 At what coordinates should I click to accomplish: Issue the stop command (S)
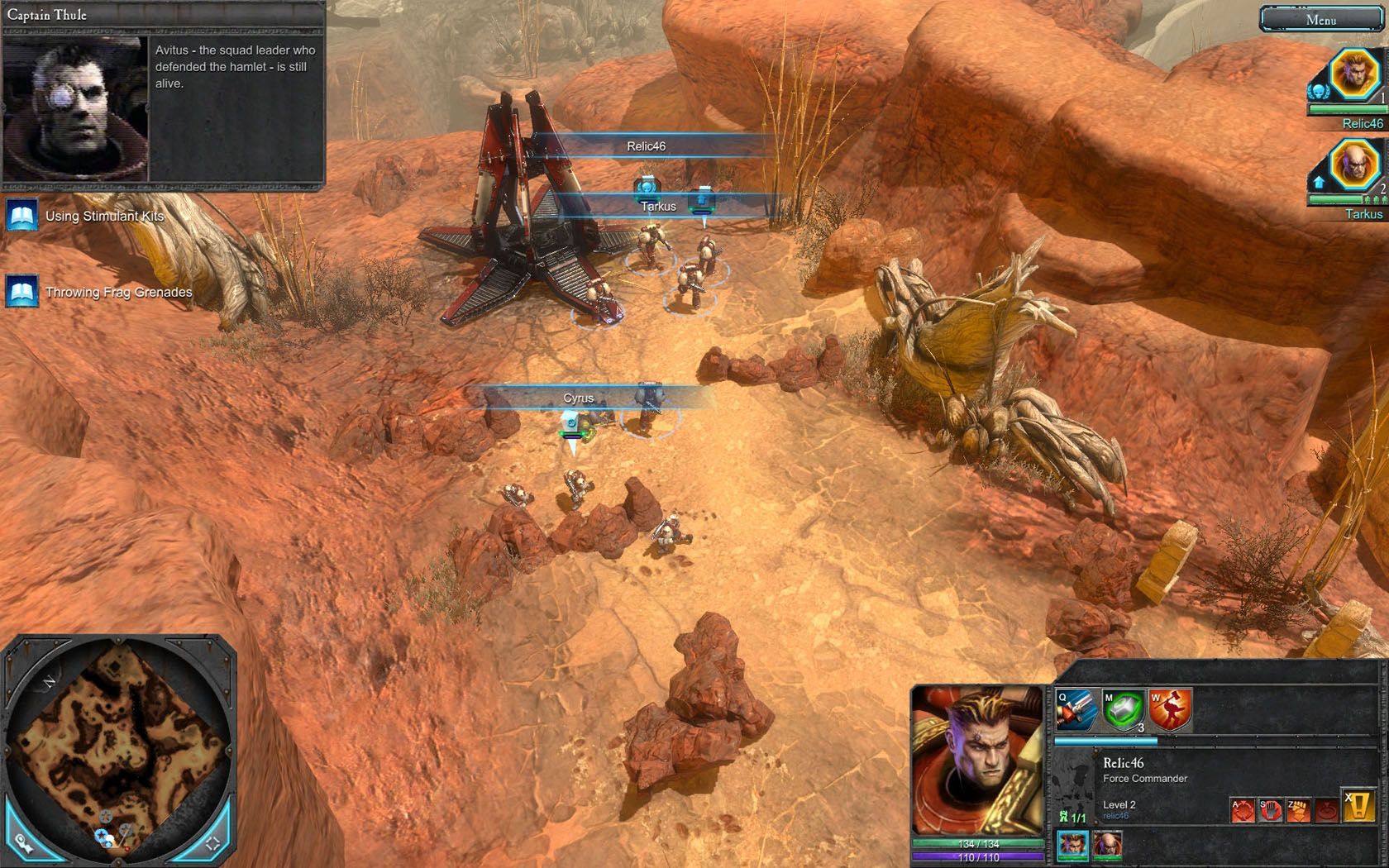pyautogui.click(x=1270, y=810)
